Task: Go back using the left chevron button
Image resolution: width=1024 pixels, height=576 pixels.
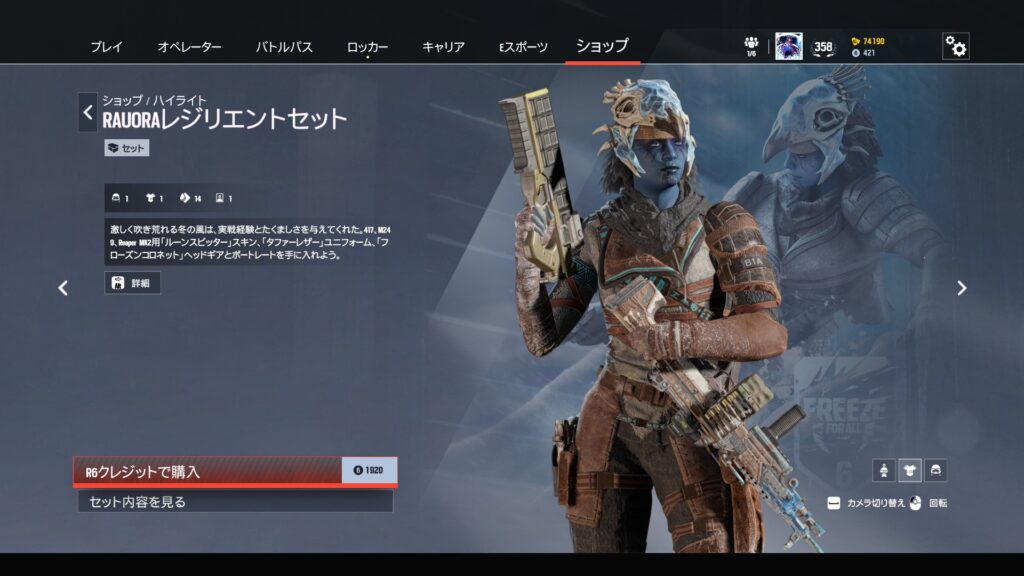Action: (x=88, y=112)
